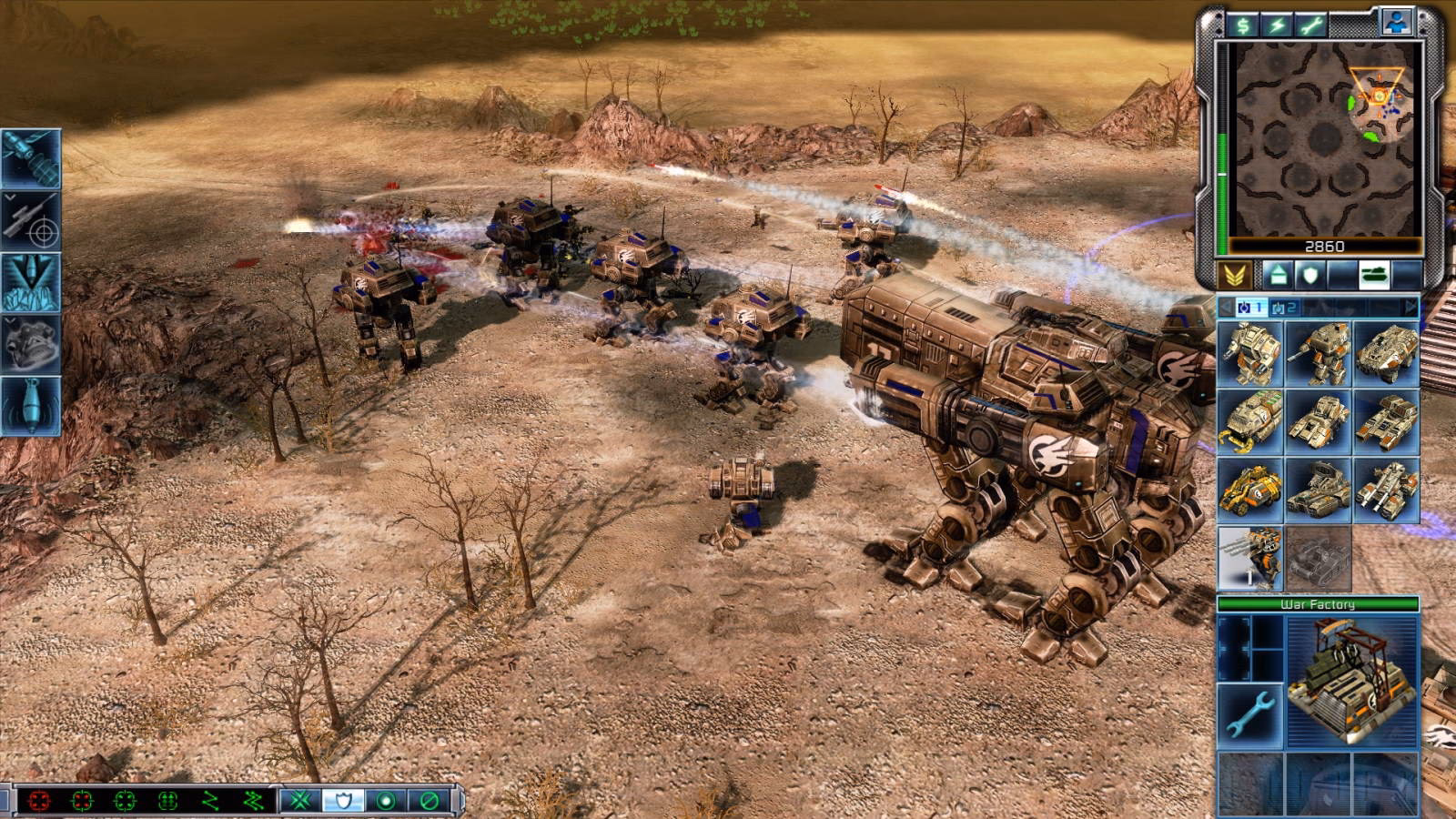Switch to the structures build tab

point(1278,273)
